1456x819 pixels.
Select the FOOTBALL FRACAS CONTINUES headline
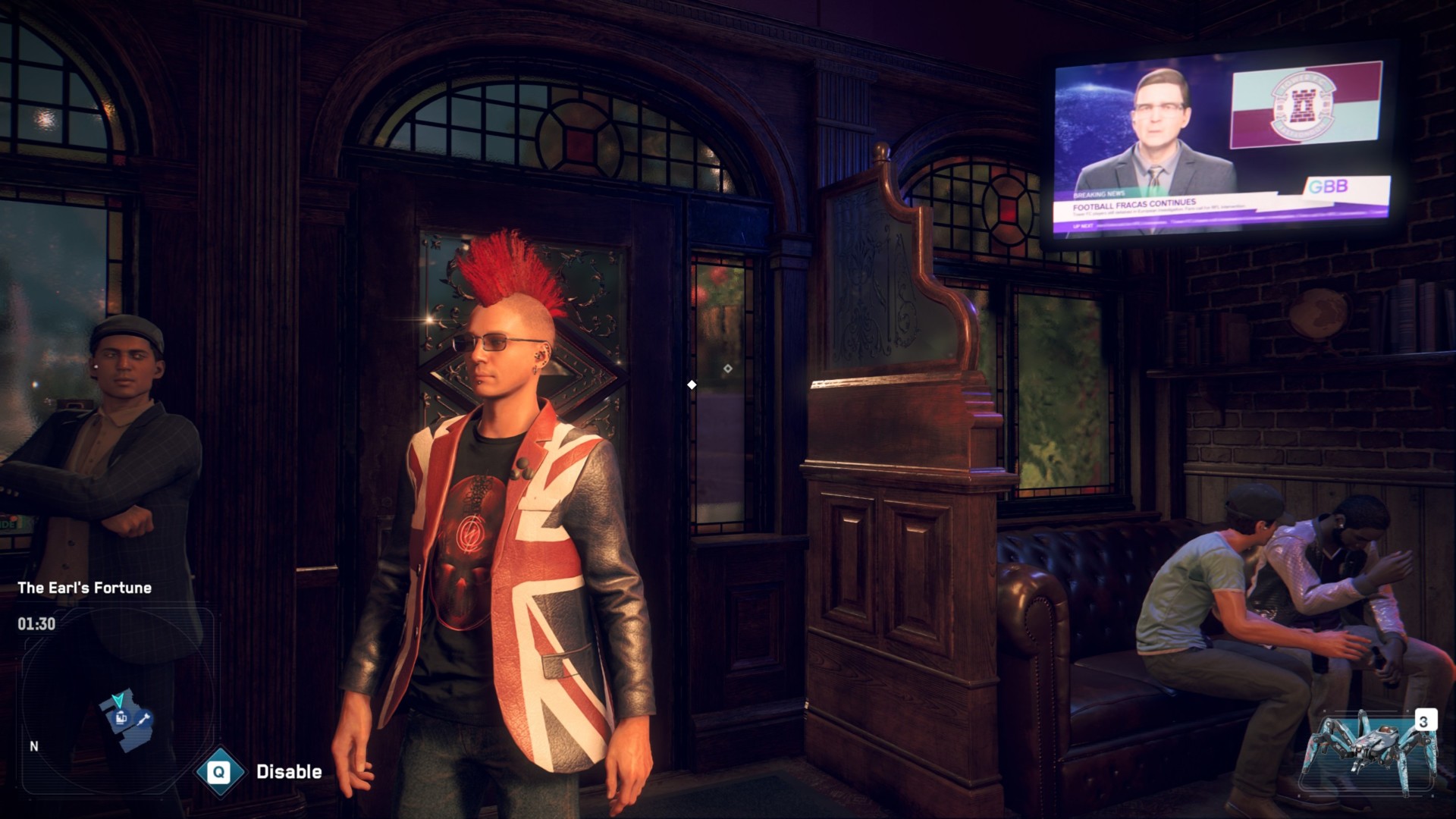pyautogui.click(x=1134, y=205)
